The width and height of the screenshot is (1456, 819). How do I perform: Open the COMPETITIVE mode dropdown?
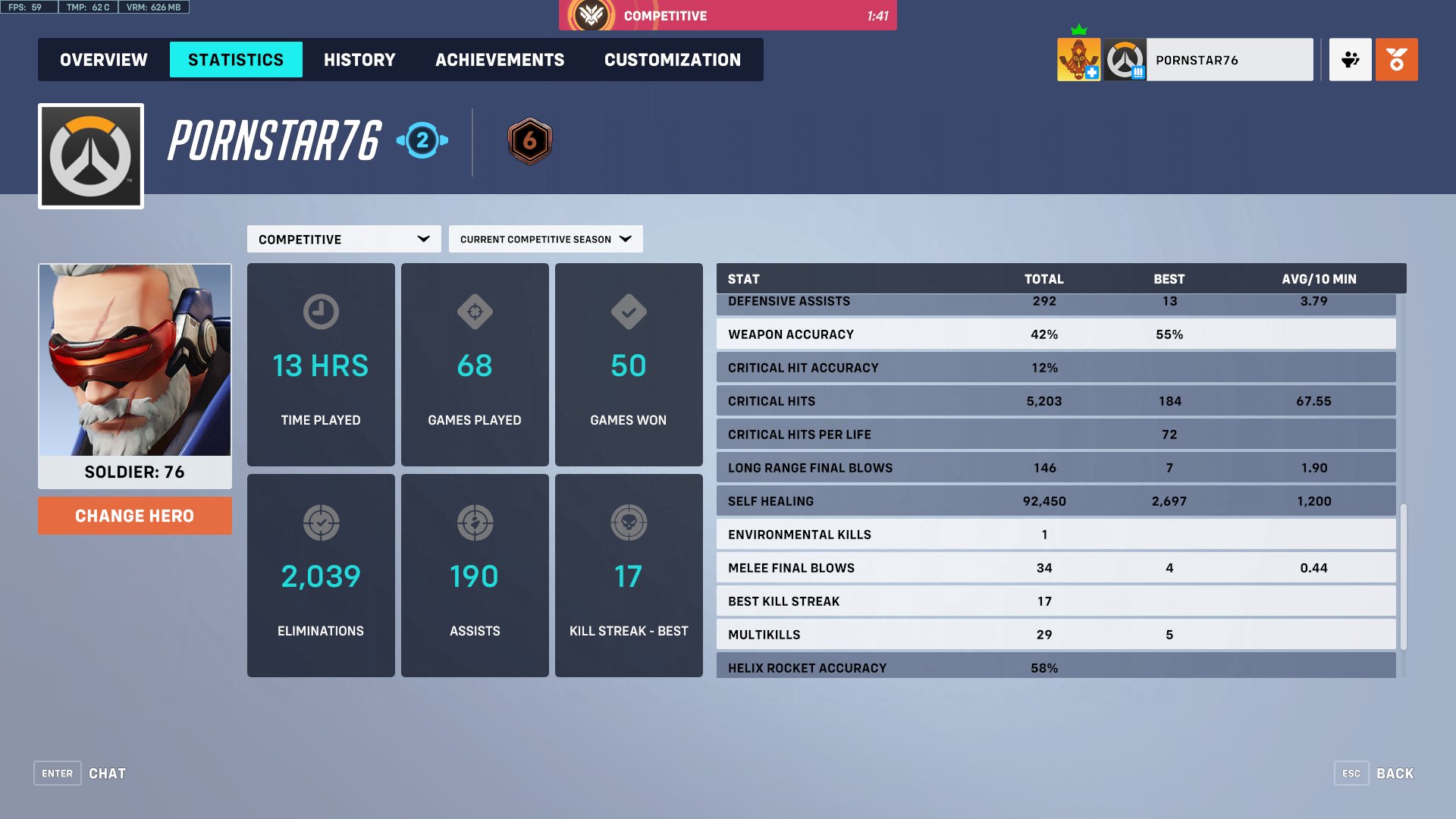point(344,239)
